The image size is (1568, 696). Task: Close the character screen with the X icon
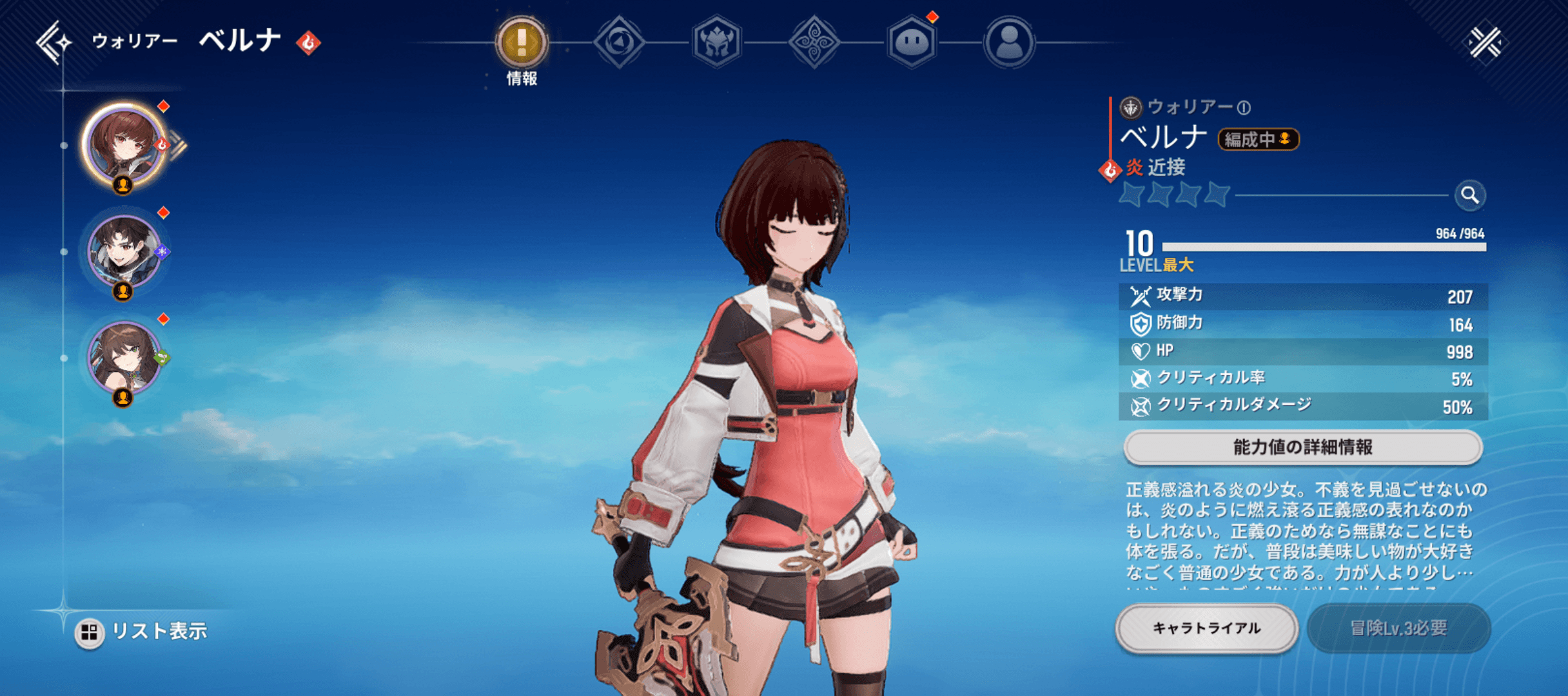click(1485, 43)
